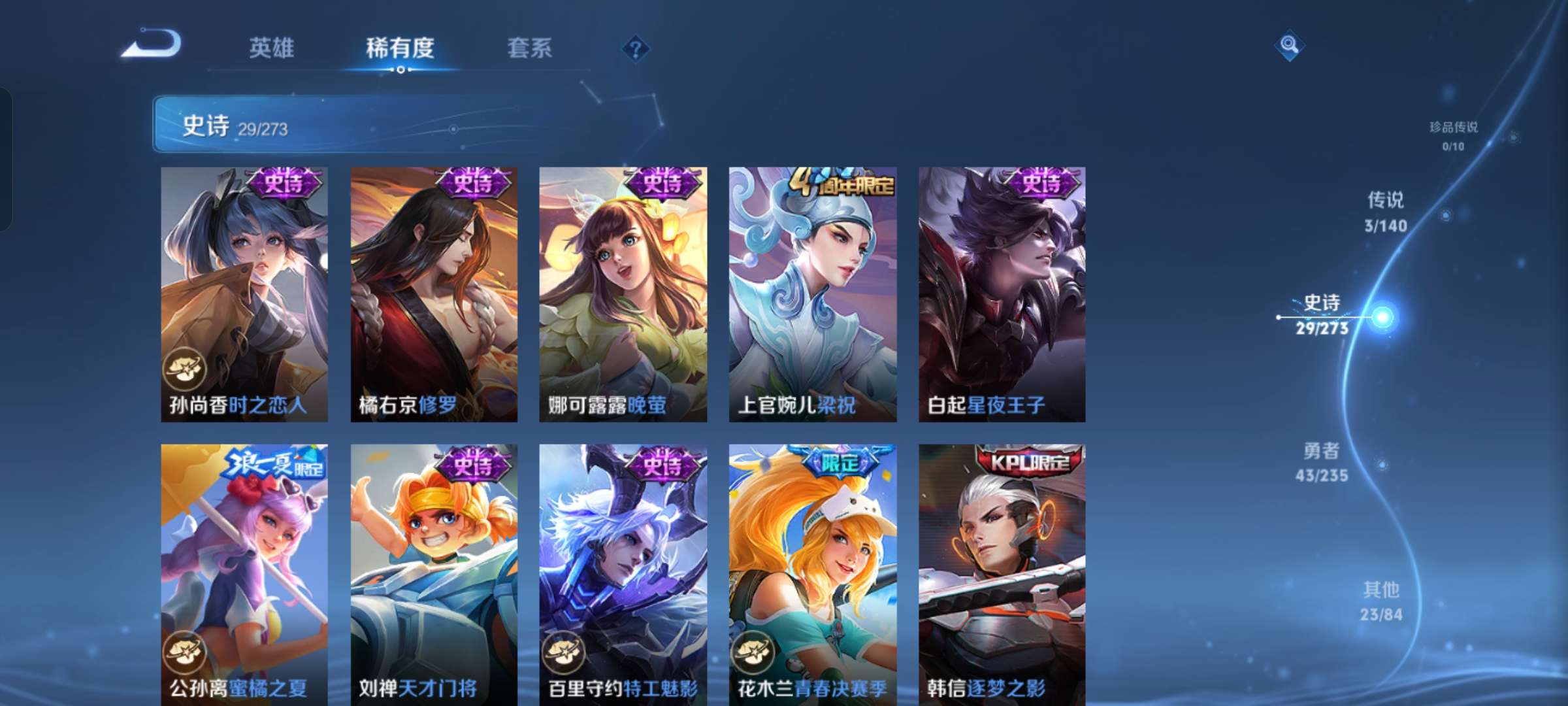Switch to the 英雄 tab
This screenshot has width=1568, height=706.
(272, 48)
